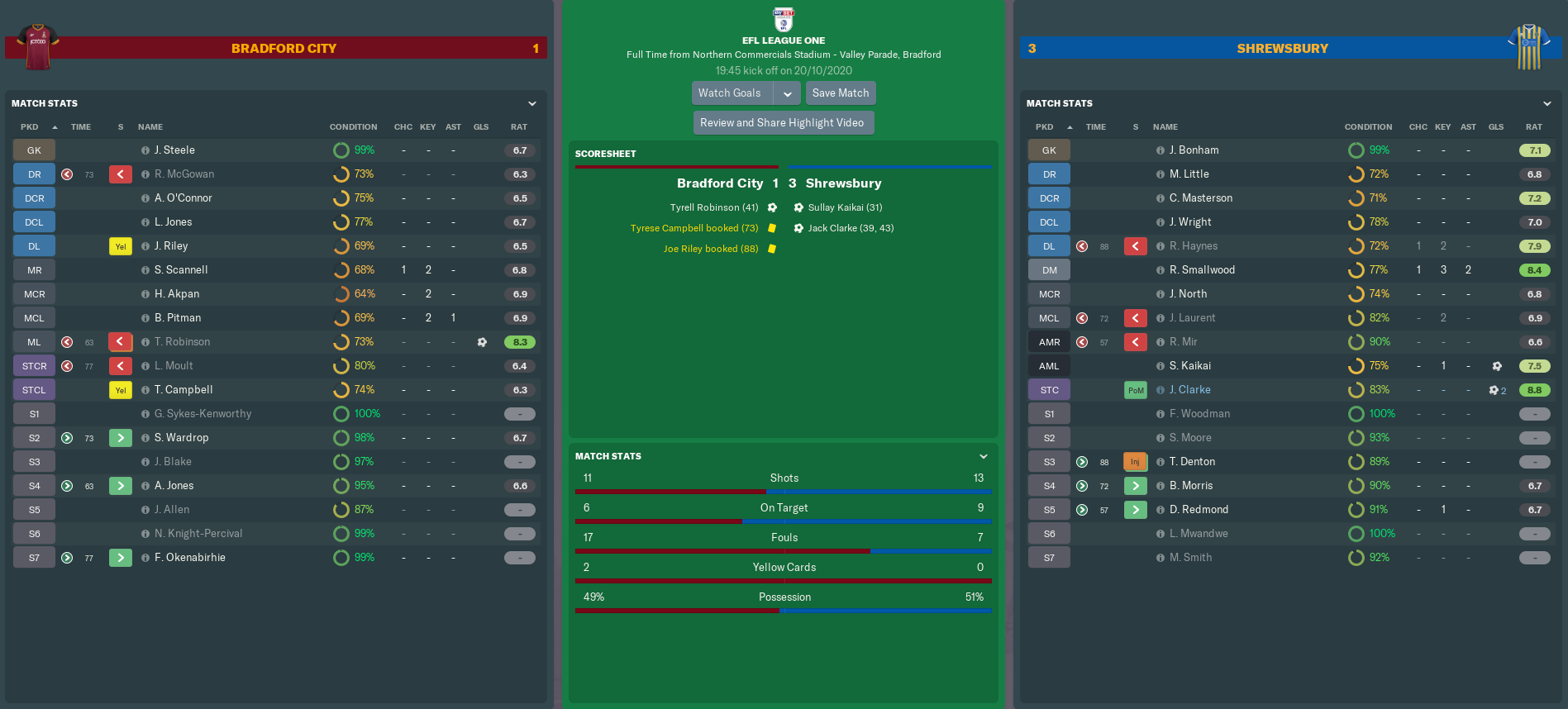This screenshot has width=1568, height=709.
Task: Expand Shrewsbury match stats dropdown
Action: [1547, 104]
